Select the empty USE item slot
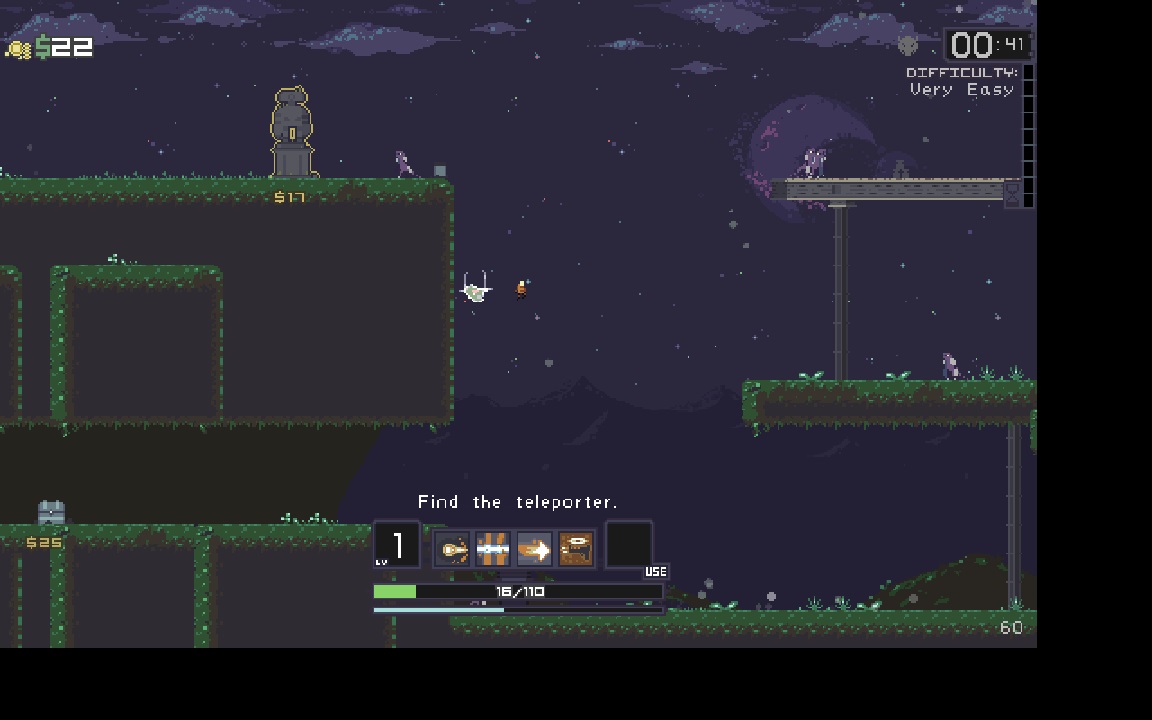Viewport: 1152px width, 720px height. tap(629, 546)
